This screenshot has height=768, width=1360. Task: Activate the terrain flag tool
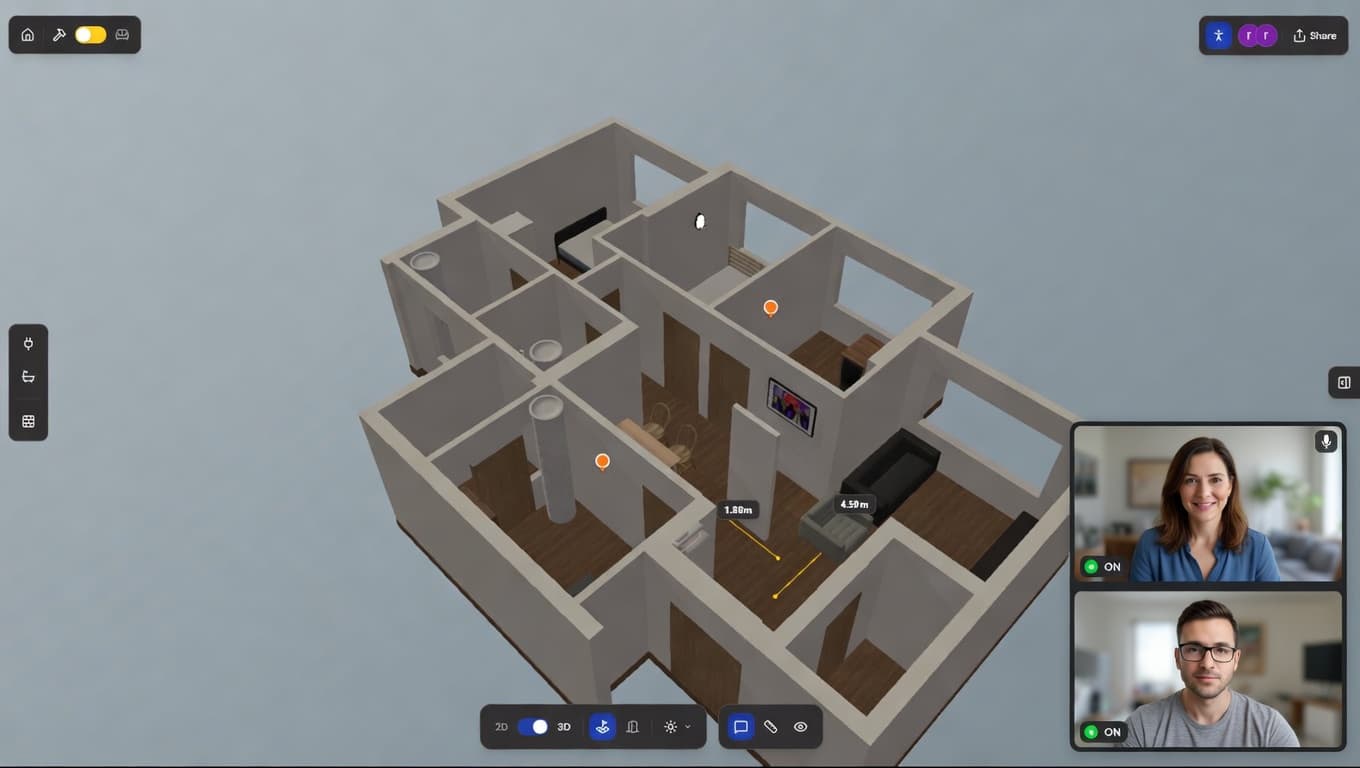point(602,727)
